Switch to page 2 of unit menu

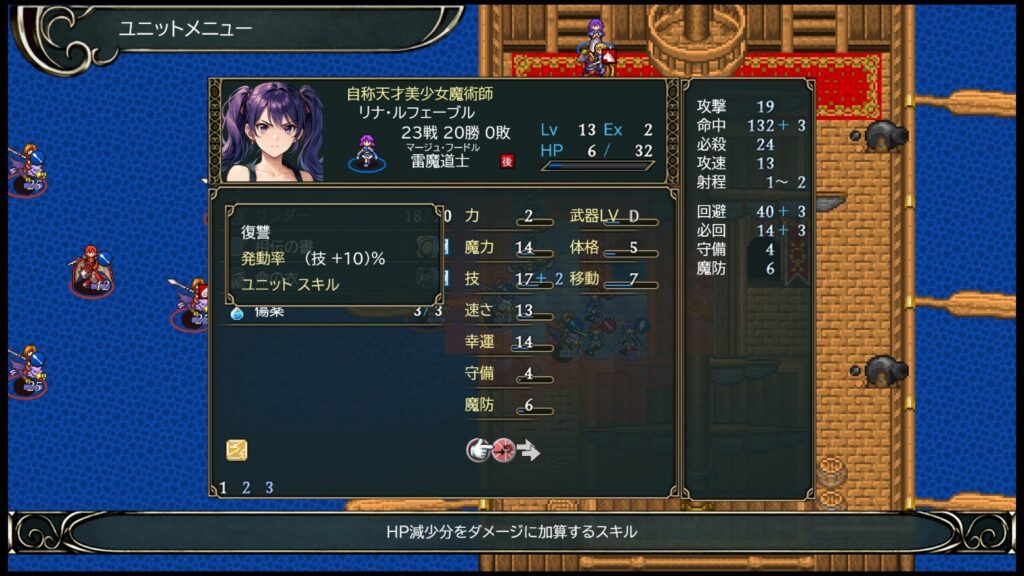point(246,488)
